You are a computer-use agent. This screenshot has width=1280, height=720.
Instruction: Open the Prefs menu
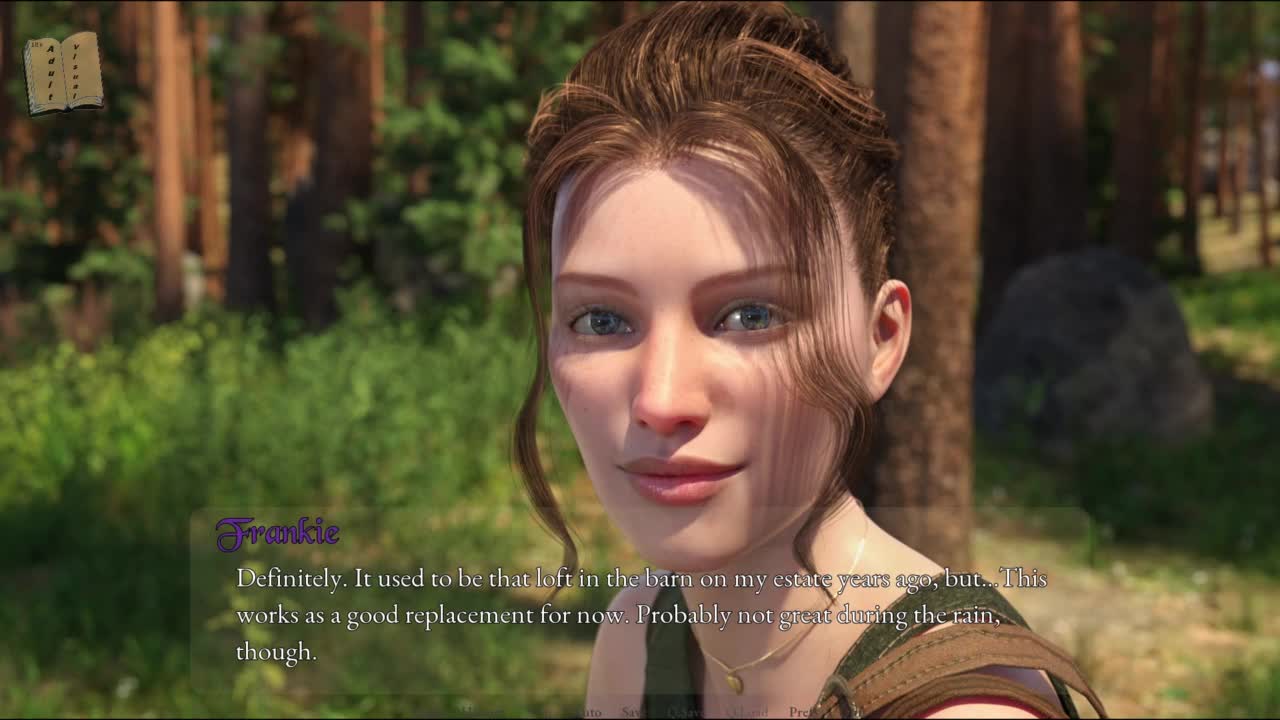[x=800, y=712]
